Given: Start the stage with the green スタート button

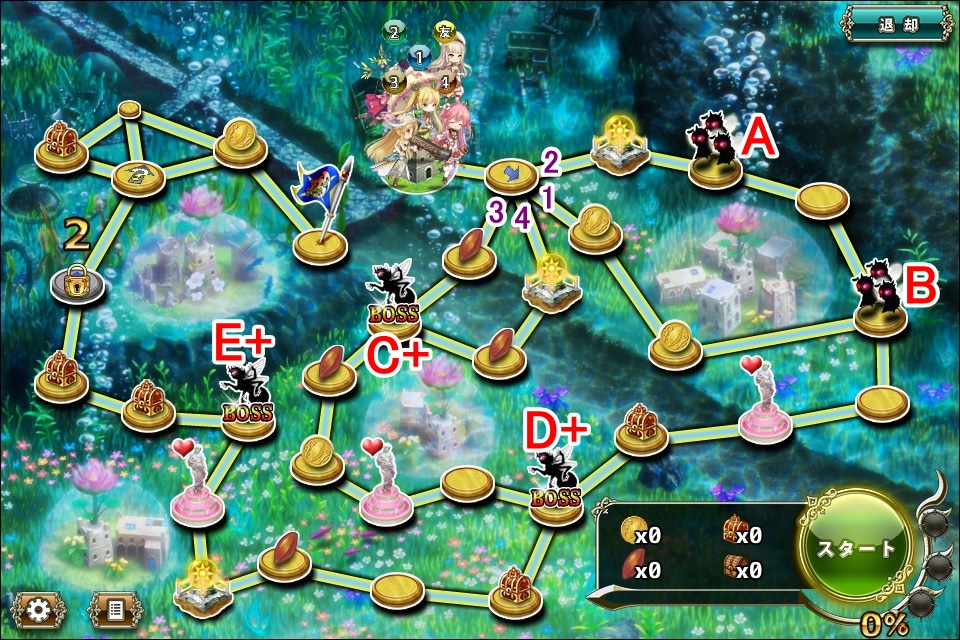Looking at the screenshot, I should tap(857, 548).
